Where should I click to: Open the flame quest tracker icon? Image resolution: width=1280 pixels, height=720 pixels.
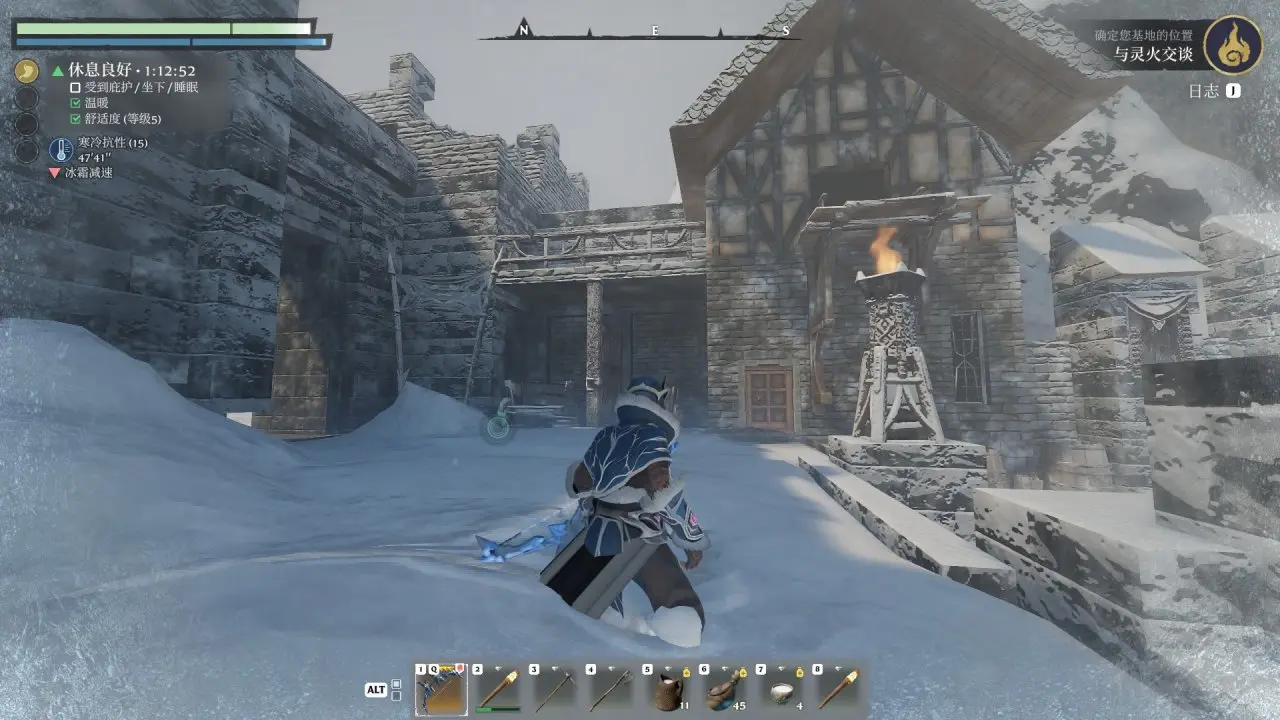point(1232,45)
